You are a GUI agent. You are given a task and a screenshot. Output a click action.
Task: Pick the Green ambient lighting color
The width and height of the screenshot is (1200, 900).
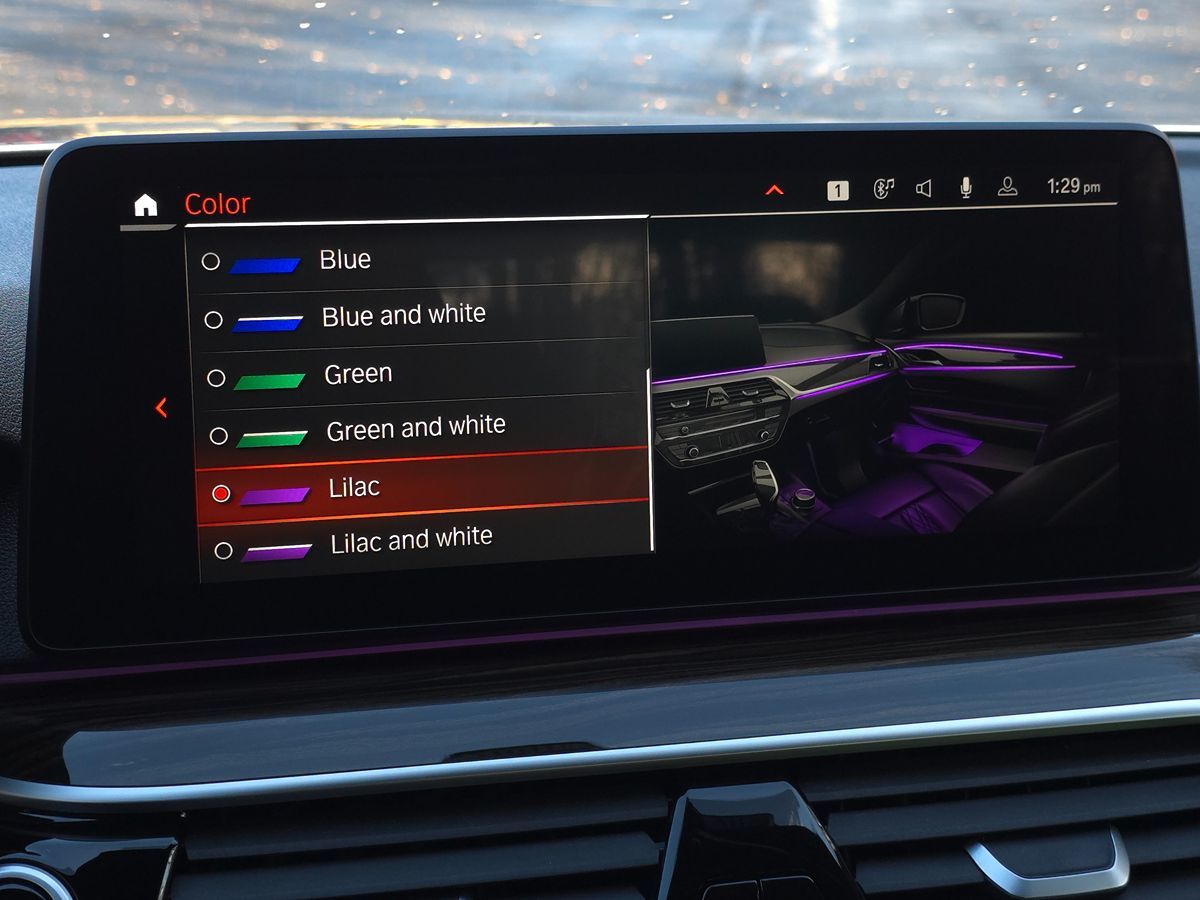click(x=357, y=374)
